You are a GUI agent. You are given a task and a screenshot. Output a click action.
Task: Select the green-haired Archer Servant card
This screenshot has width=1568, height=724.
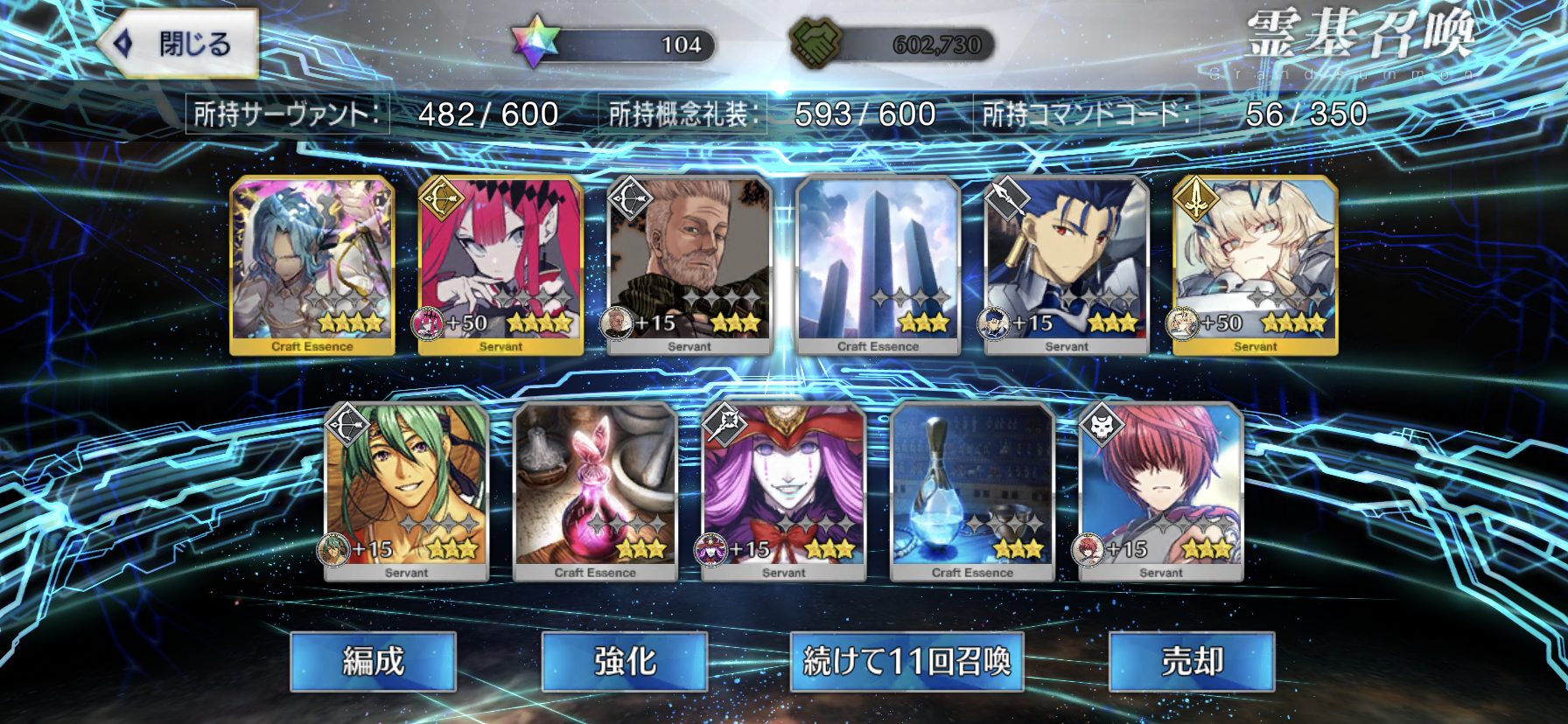tap(407, 491)
